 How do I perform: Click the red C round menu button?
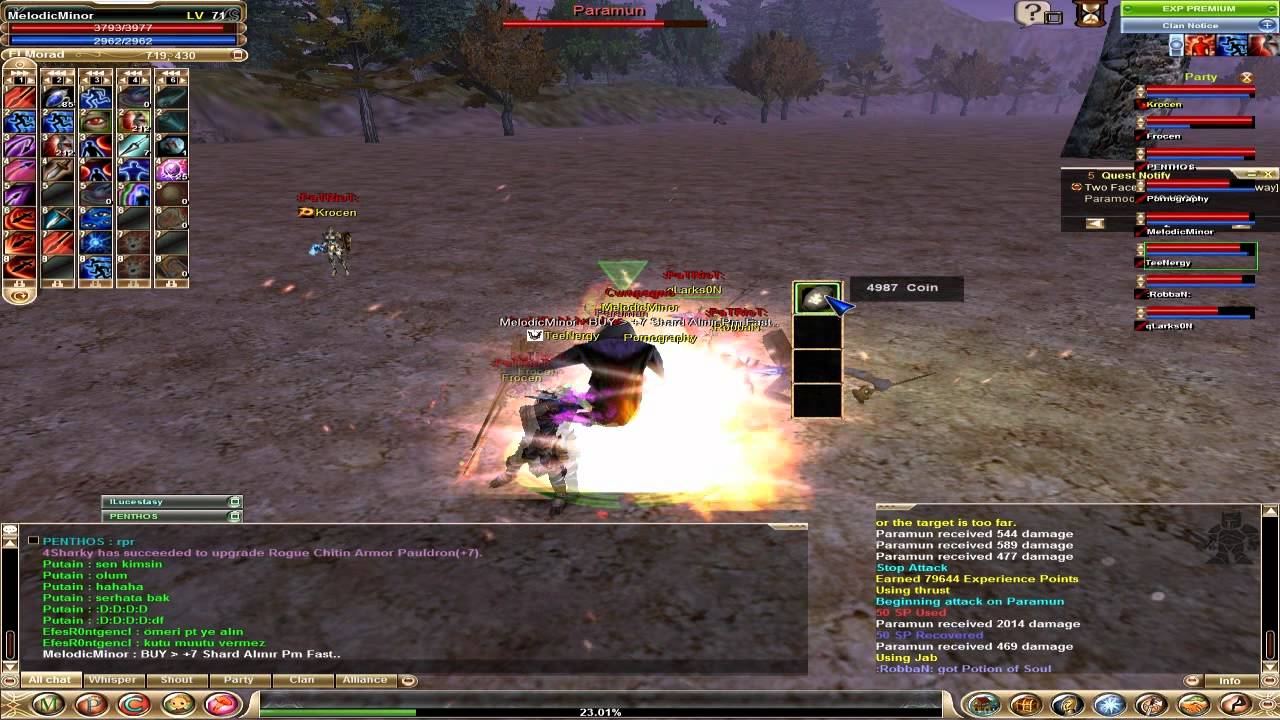point(134,705)
